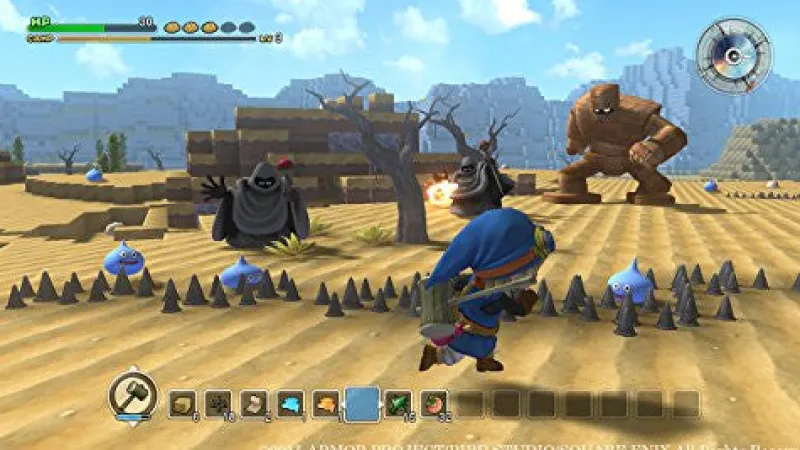Select the blue slime goo slot
The width and height of the screenshot is (800, 450).
click(290, 403)
